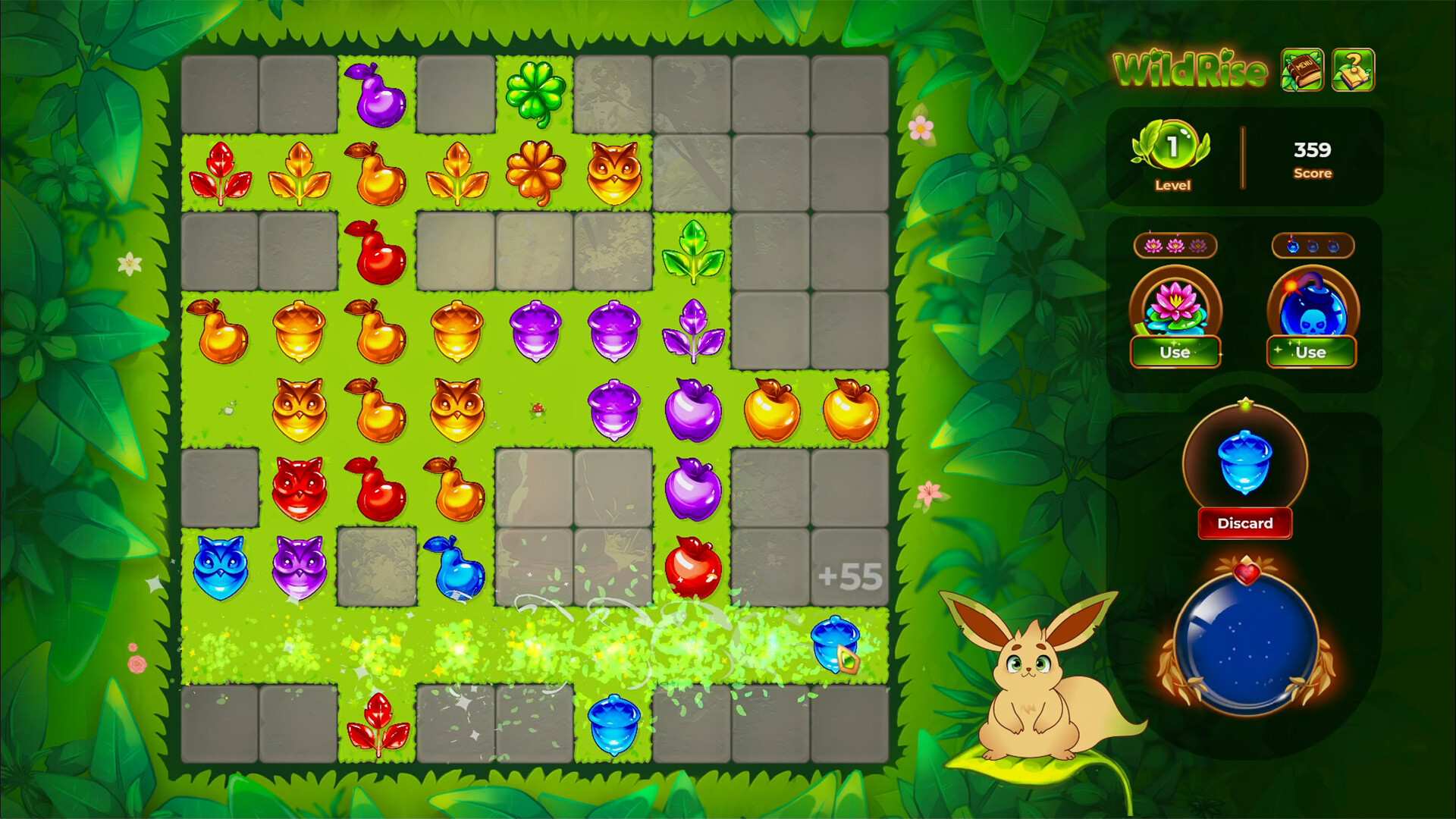
Task: Use the blue skull bomb power-up
Action: click(x=1310, y=352)
